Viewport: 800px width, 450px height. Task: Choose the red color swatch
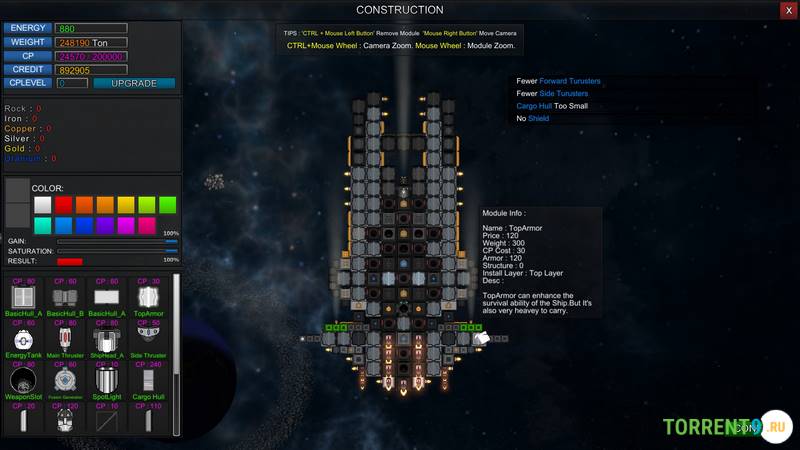pos(63,204)
